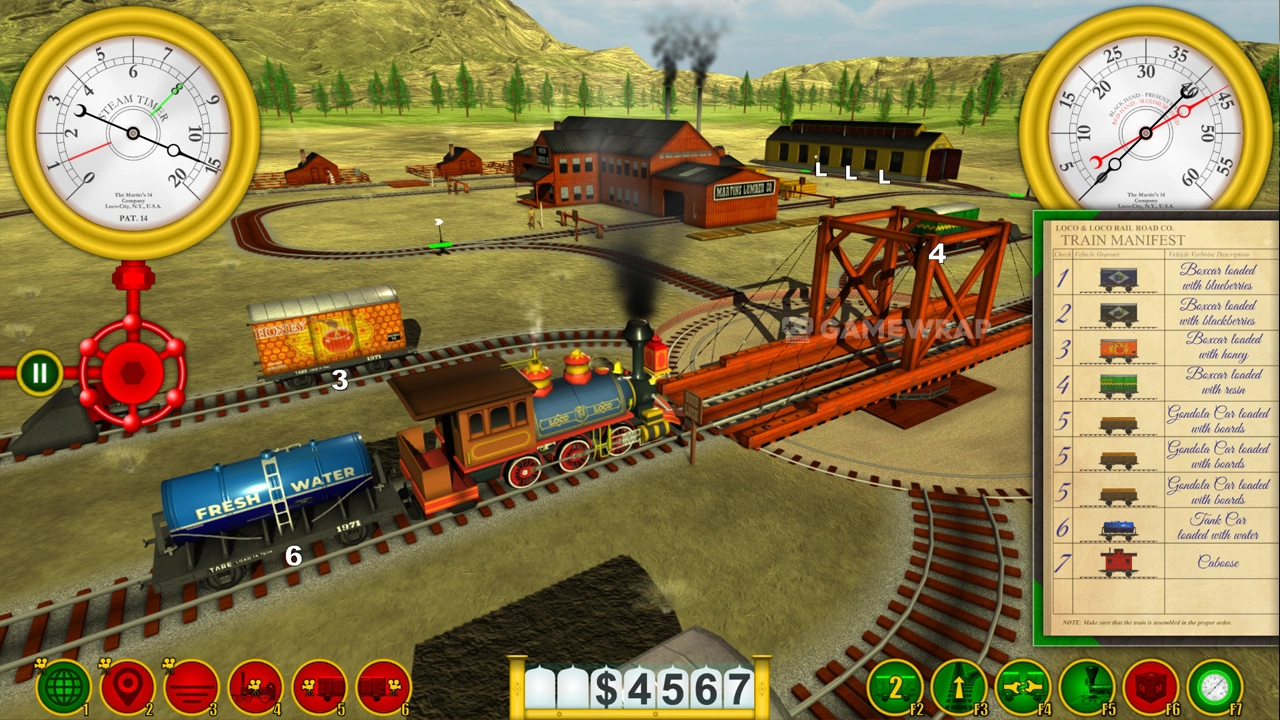Toggle the track switch arrow button

point(959,686)
